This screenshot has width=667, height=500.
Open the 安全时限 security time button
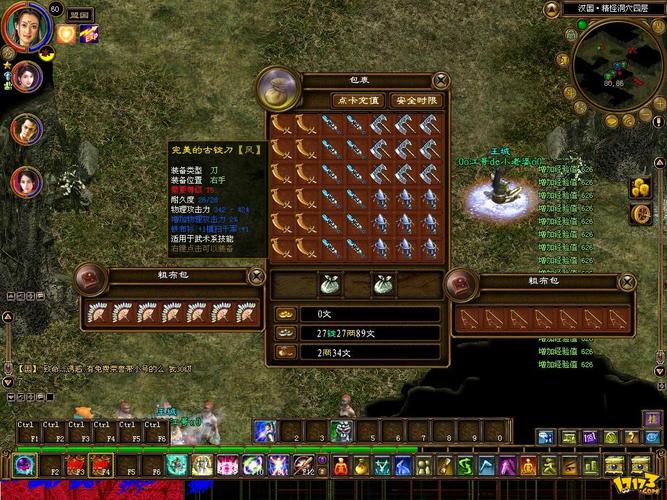414,100
